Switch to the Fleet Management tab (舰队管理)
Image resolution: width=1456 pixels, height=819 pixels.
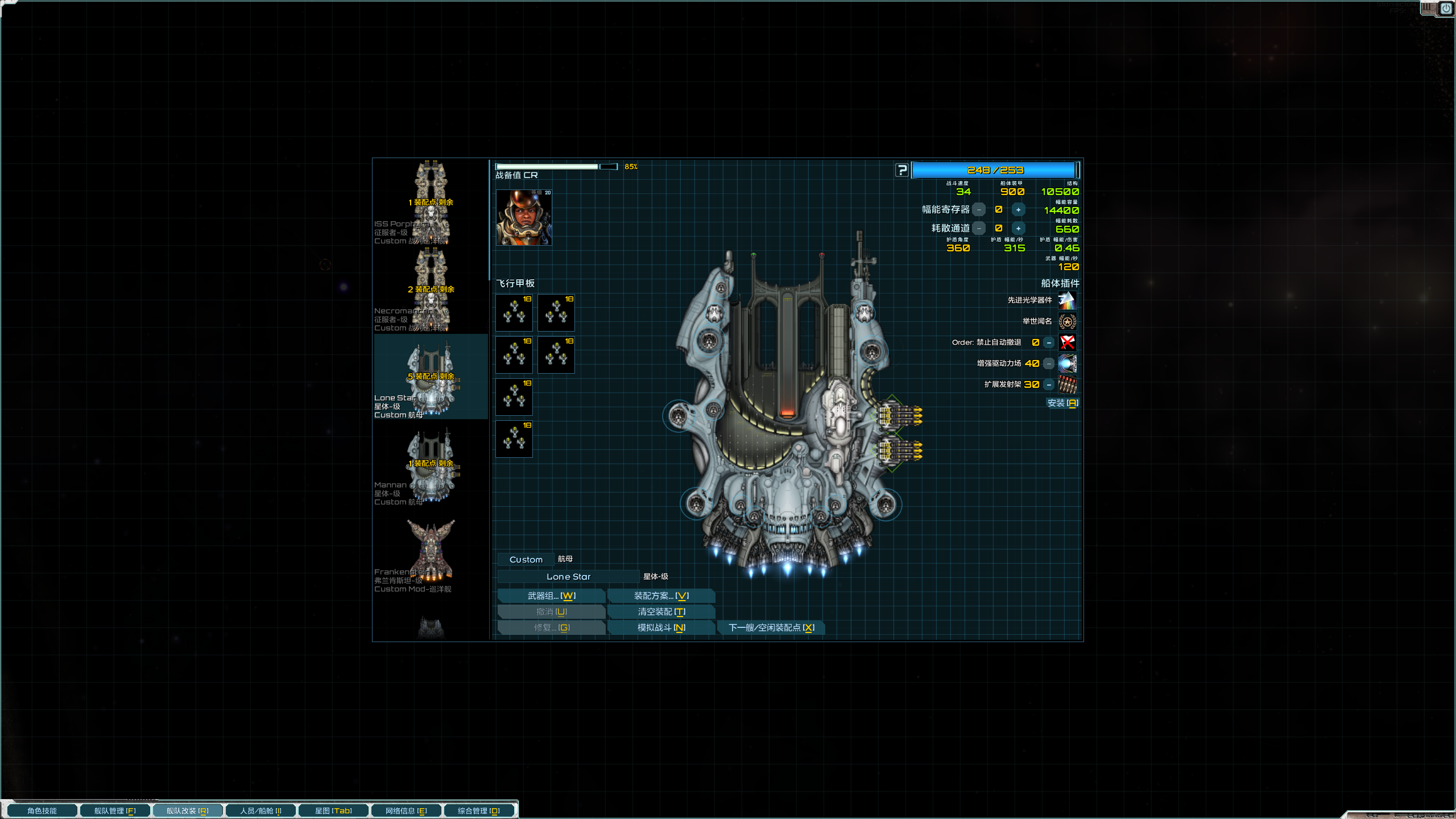pyautogui.click(x=115, y=810)
